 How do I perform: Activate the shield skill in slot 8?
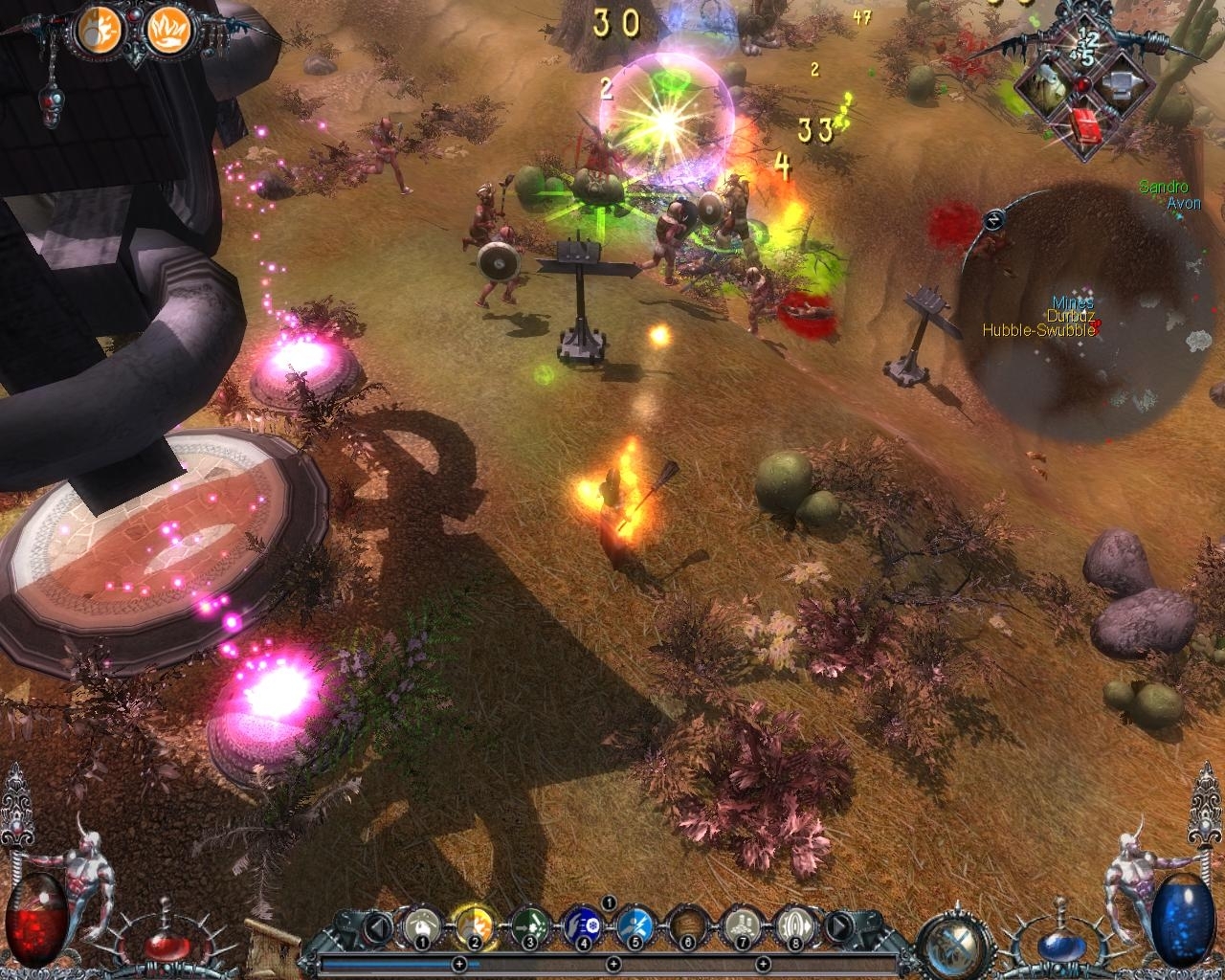[x=795, y=925]
